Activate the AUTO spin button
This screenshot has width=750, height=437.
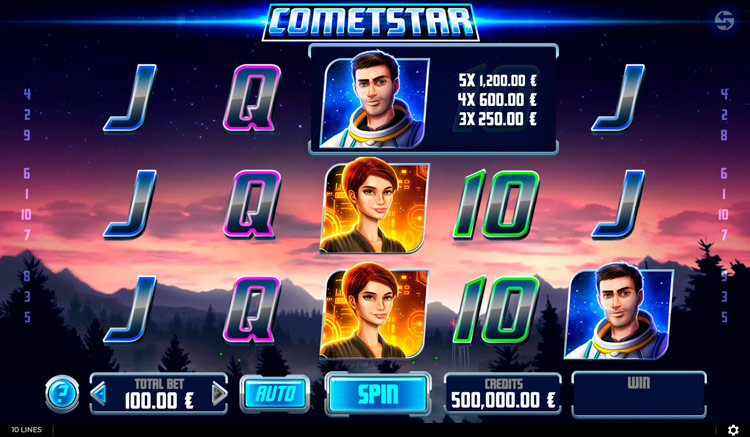point(275,394)
